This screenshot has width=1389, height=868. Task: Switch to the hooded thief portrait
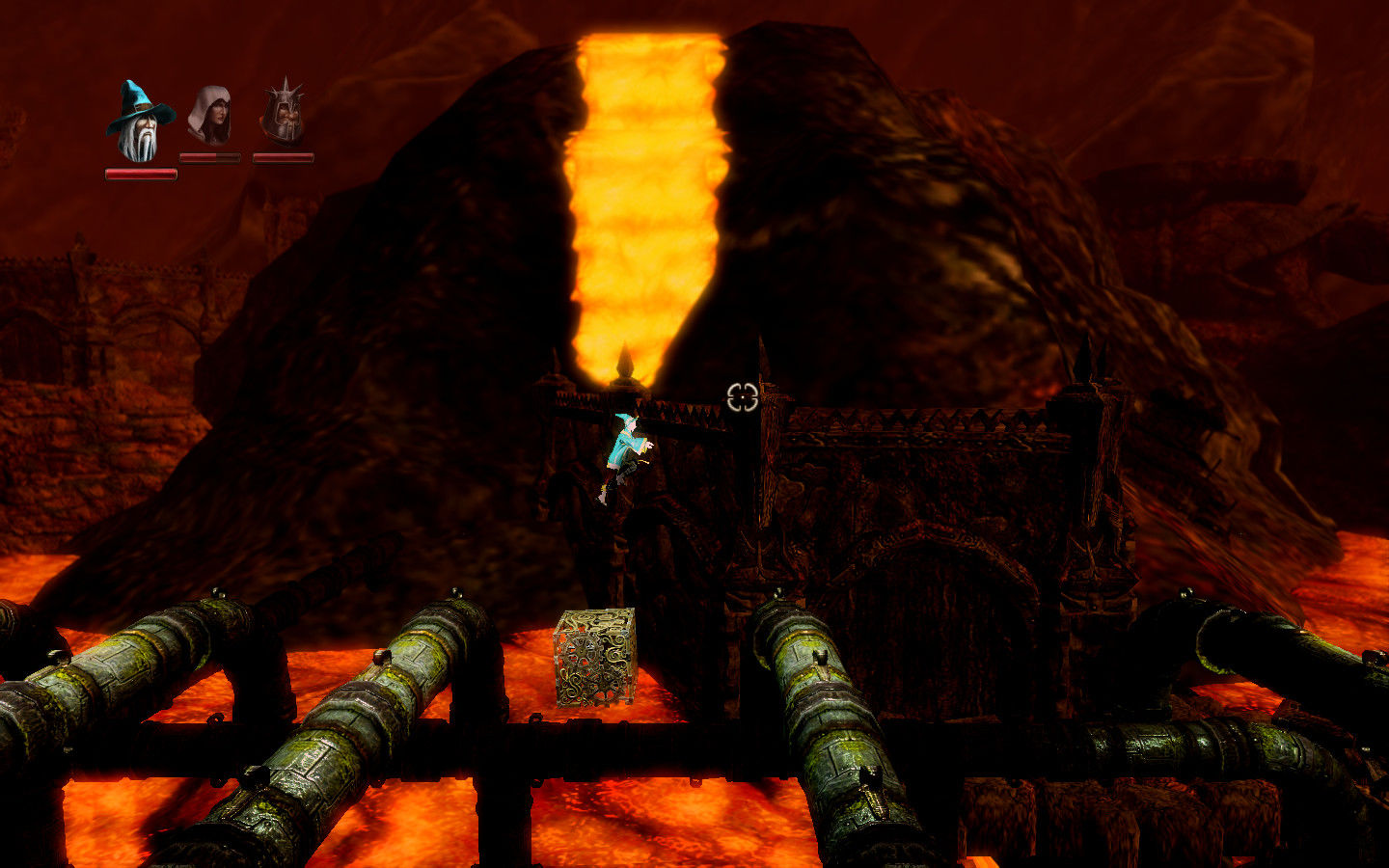[210, 114]
